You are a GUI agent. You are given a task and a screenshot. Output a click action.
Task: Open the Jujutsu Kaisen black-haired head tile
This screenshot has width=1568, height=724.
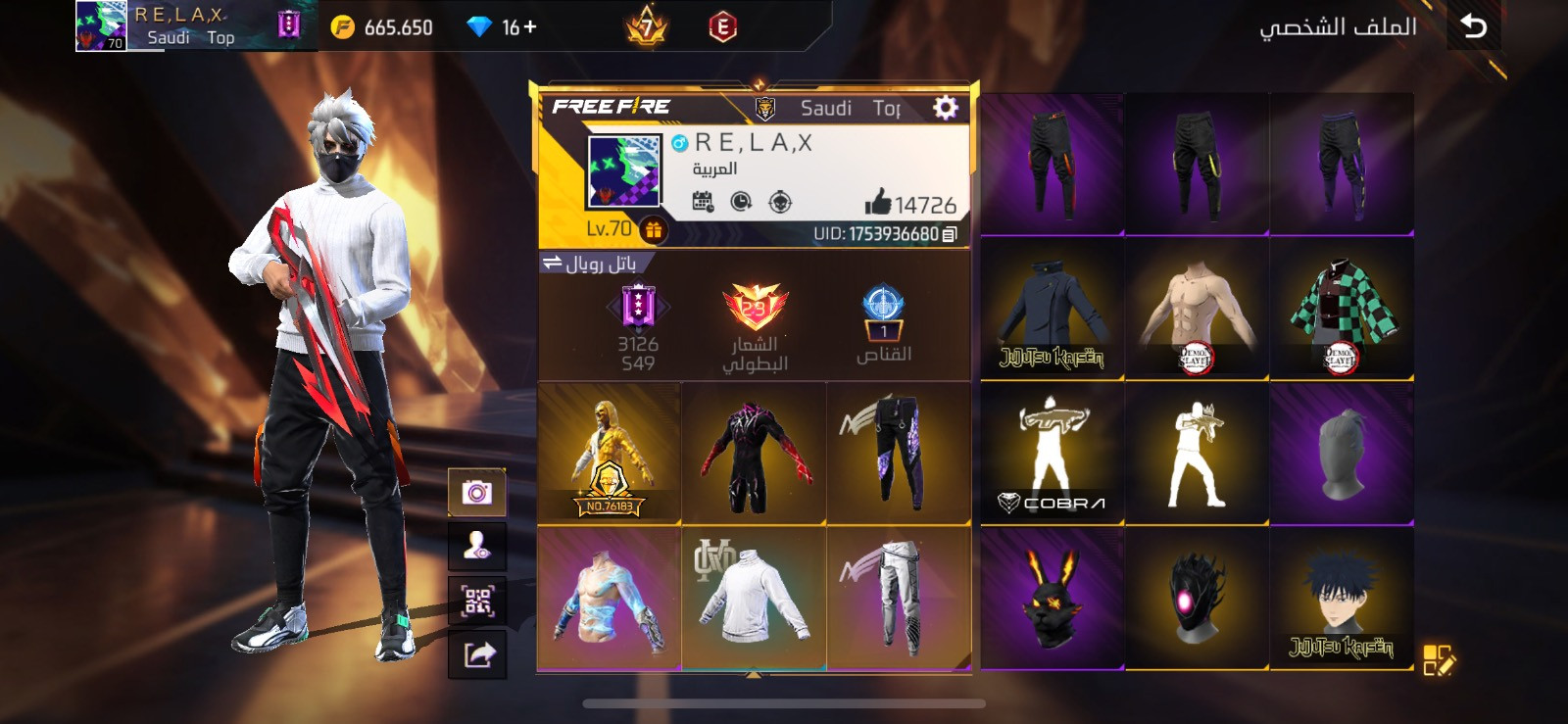coord(1341,599)
